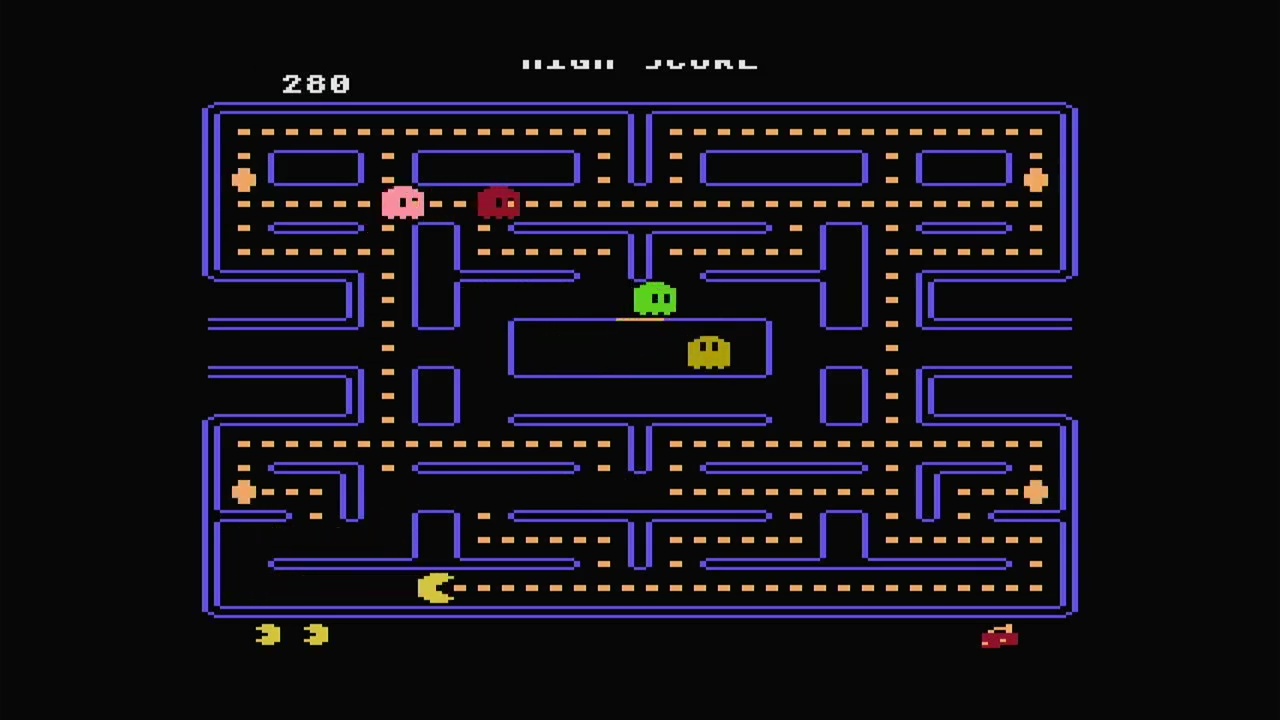Screen dimensions: 1280x720
Task: Click the first extra-life Pac-Man icon
Action: (267, 634)
